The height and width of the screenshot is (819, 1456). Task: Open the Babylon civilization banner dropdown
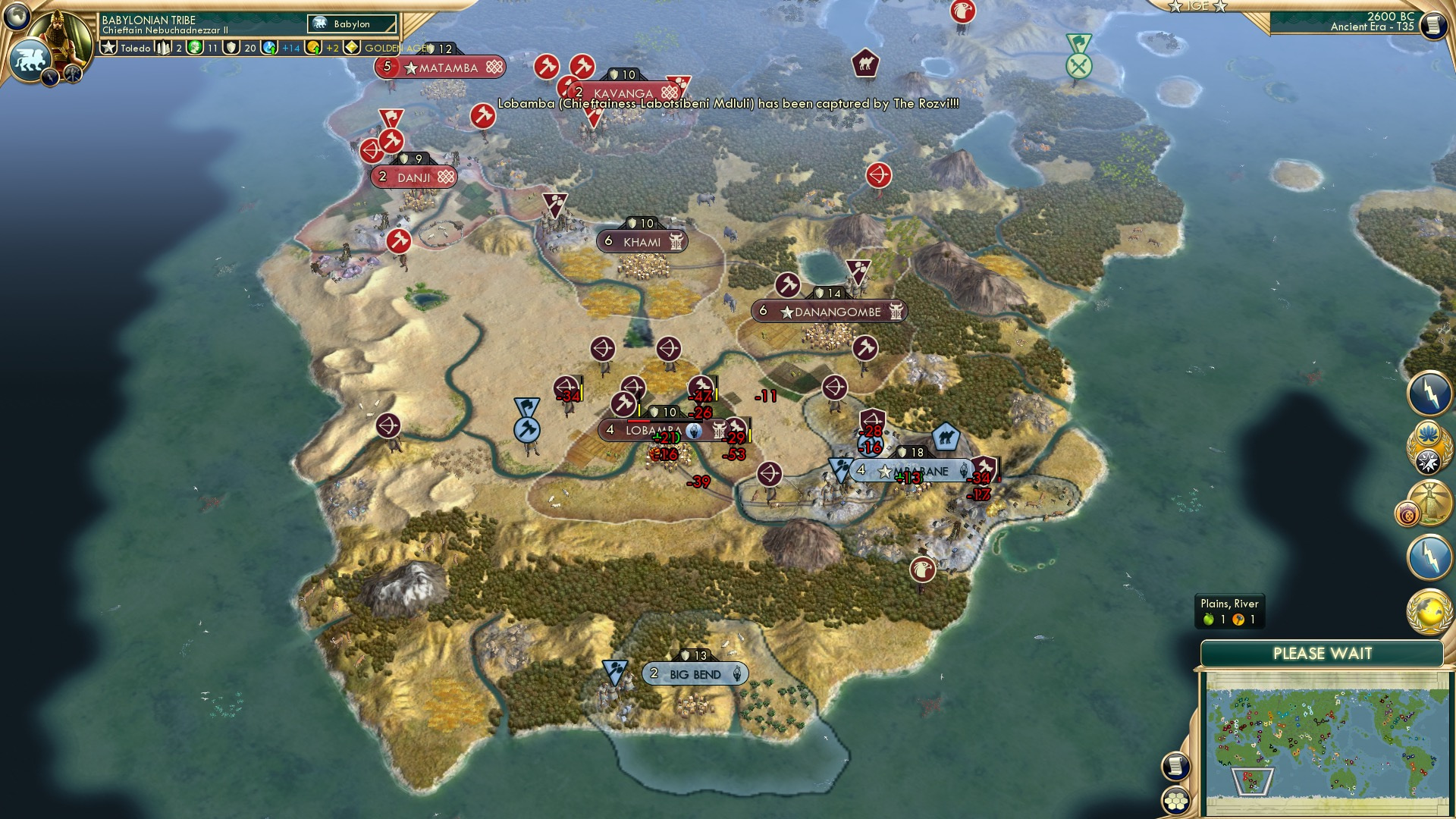point(351,24)
